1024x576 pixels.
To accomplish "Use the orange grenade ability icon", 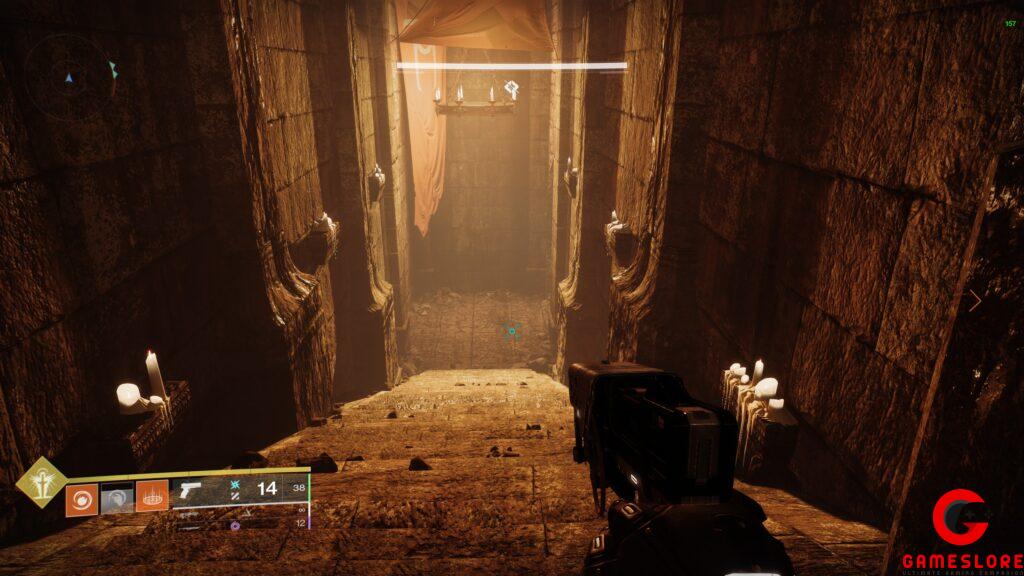I will click(x=81, y=497).
